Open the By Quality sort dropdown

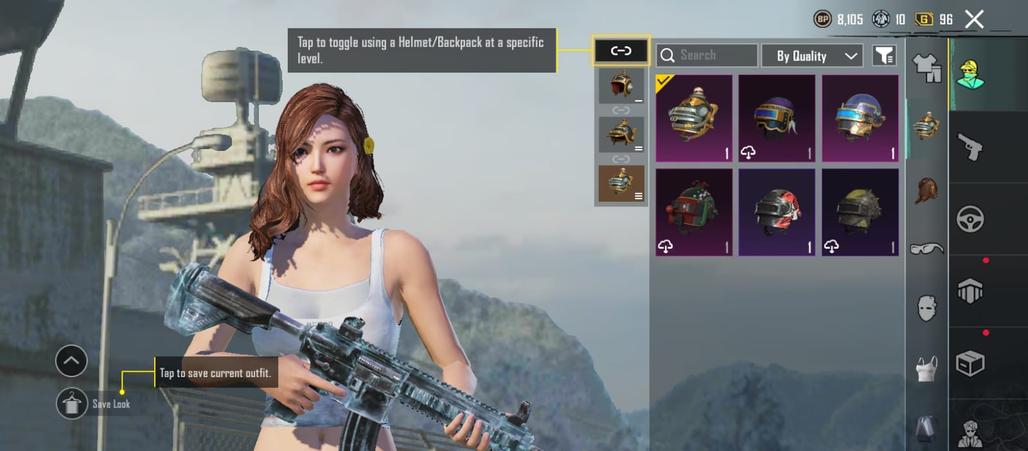click(811, 56)
